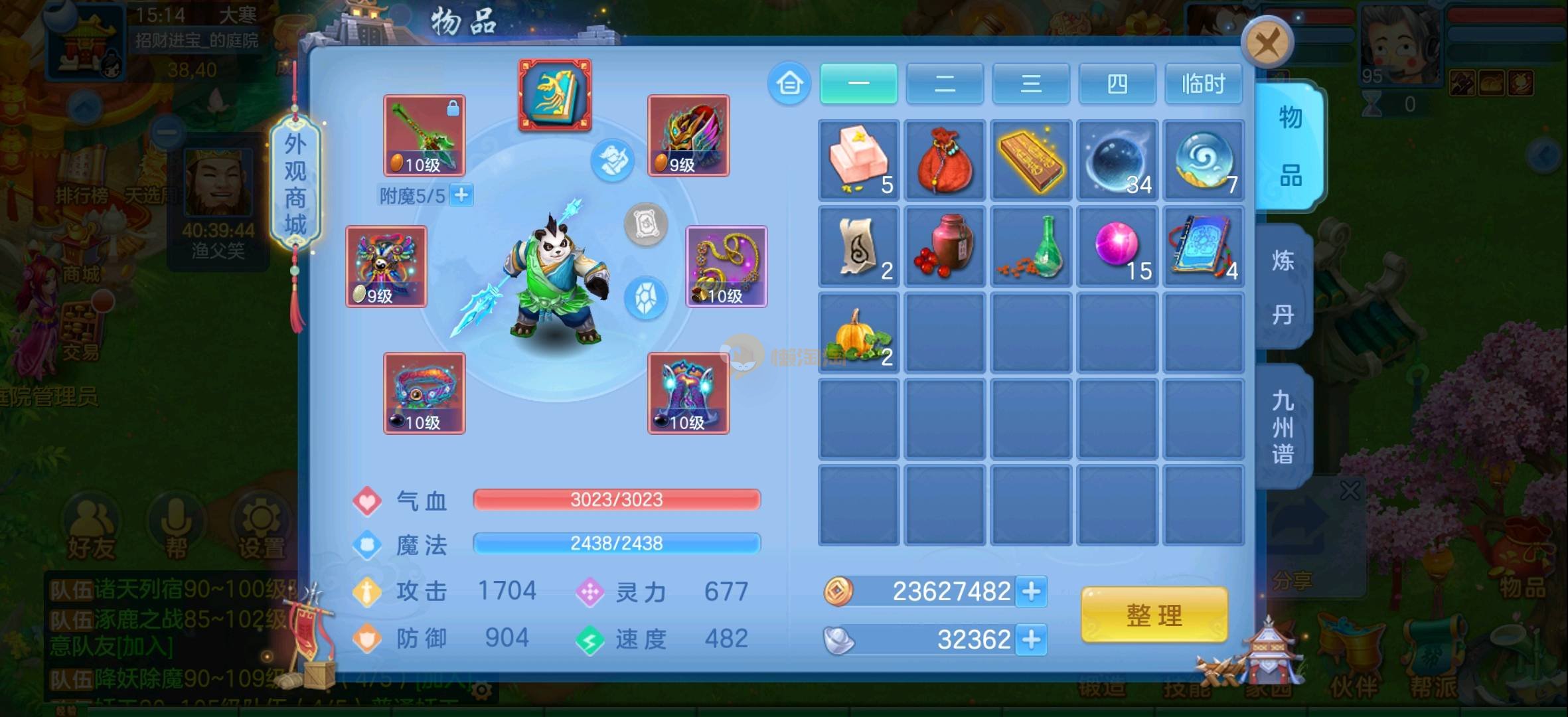
Task: Open the 炼丹 alchemy side tab
Action: [1283, 287]
